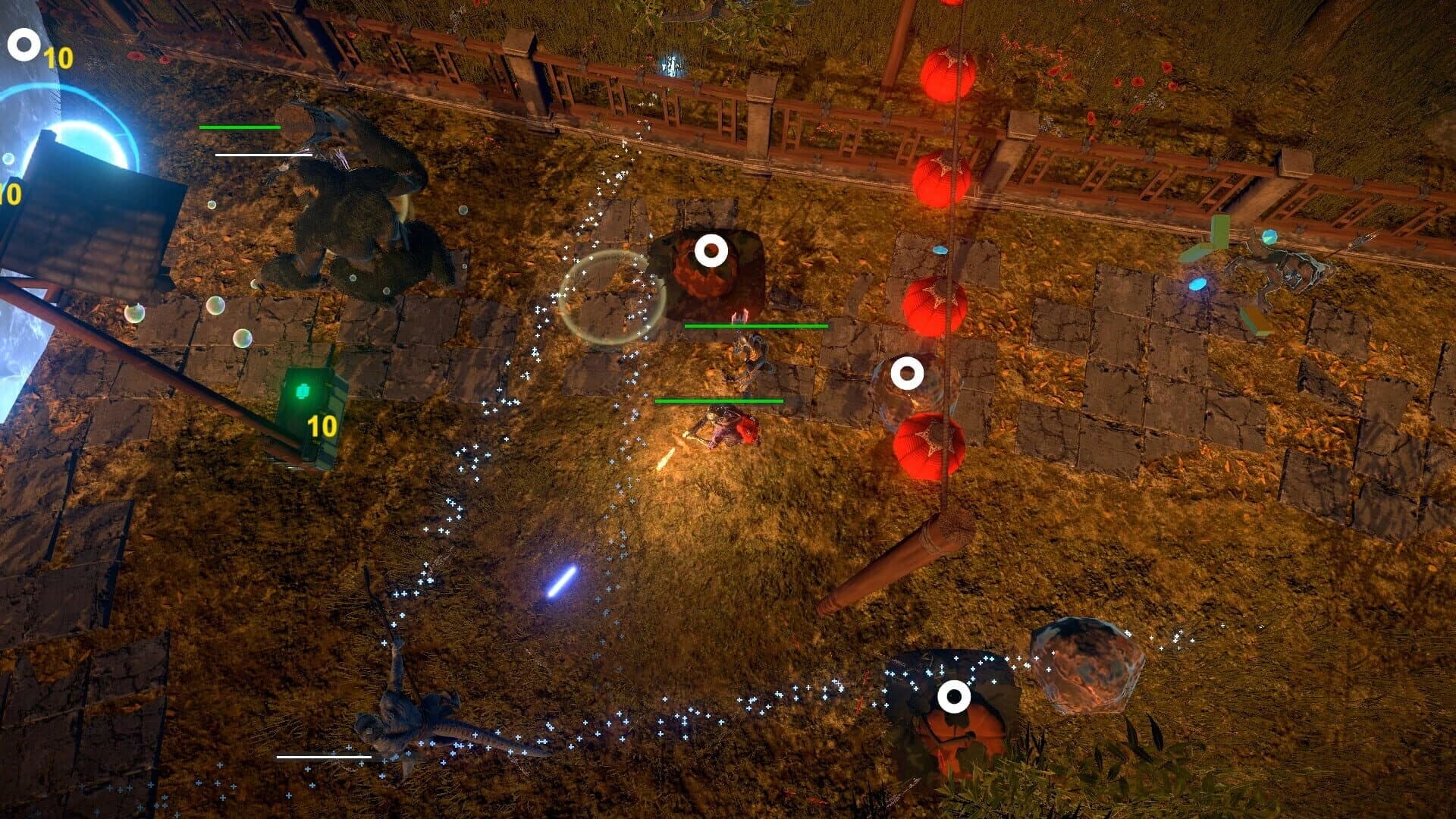Image resolution: width=1456 pixels, height=819 pixels.
Task: Collect the blue gem near the right fence
Action: click(x=1269, y=237)
